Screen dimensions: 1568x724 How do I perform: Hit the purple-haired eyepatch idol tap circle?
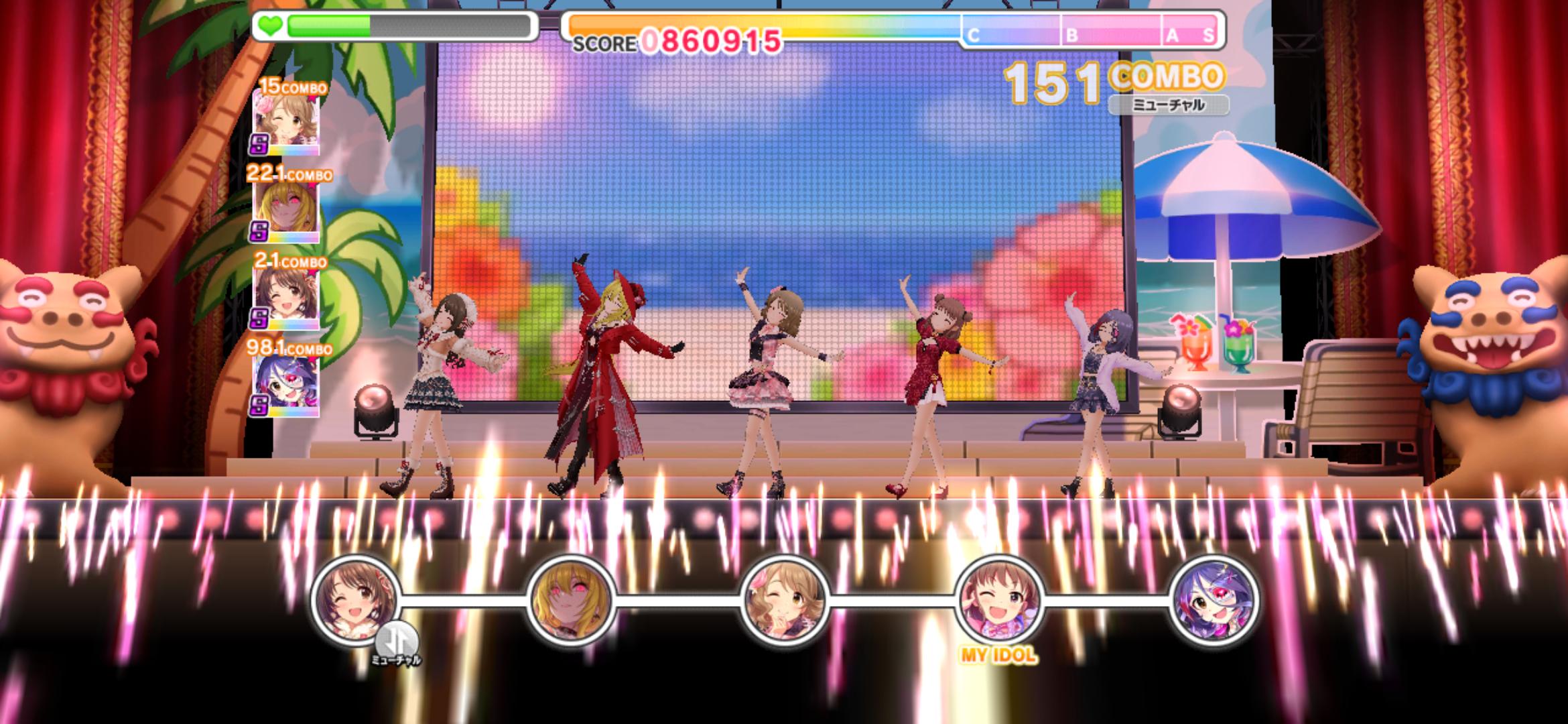point(1213,599)
